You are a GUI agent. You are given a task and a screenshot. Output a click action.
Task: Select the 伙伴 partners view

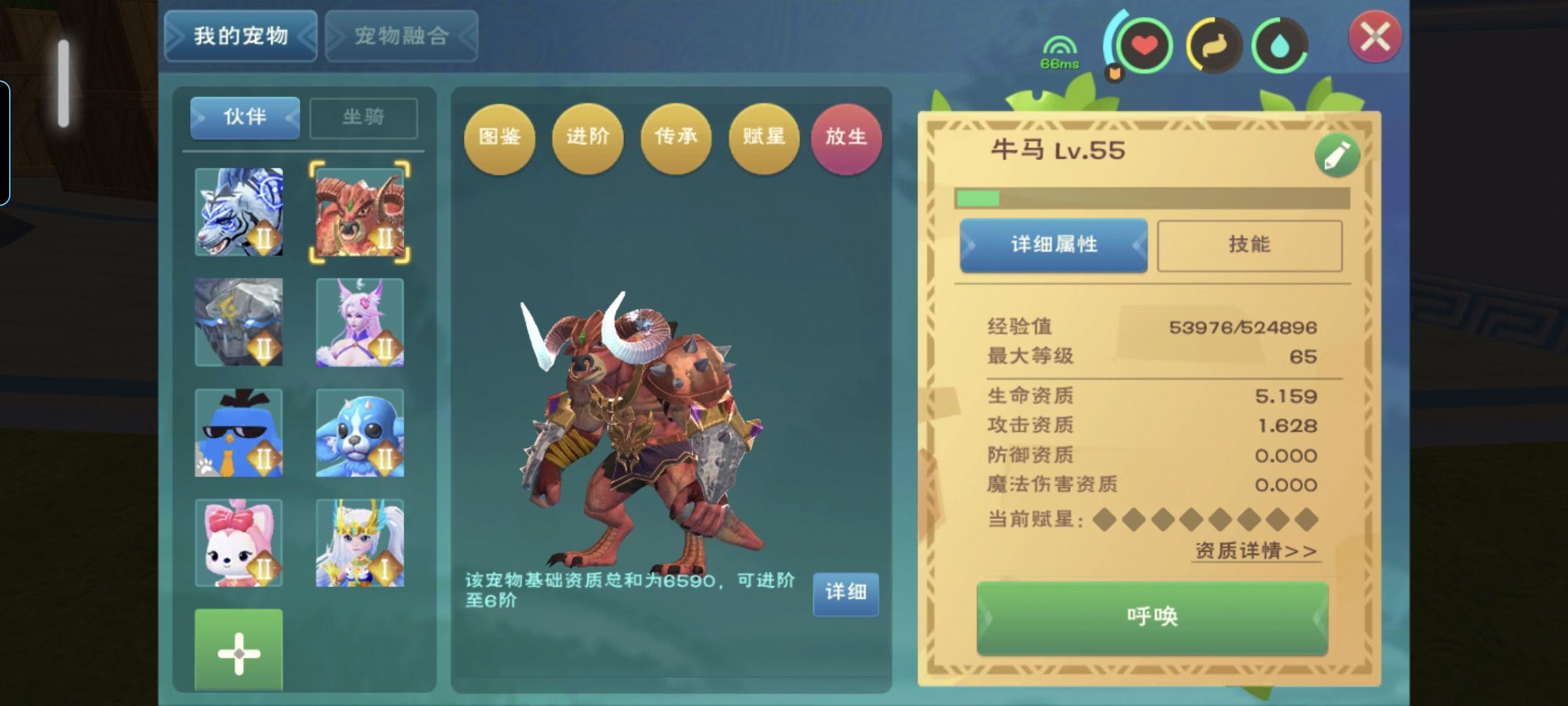(245, 118)
